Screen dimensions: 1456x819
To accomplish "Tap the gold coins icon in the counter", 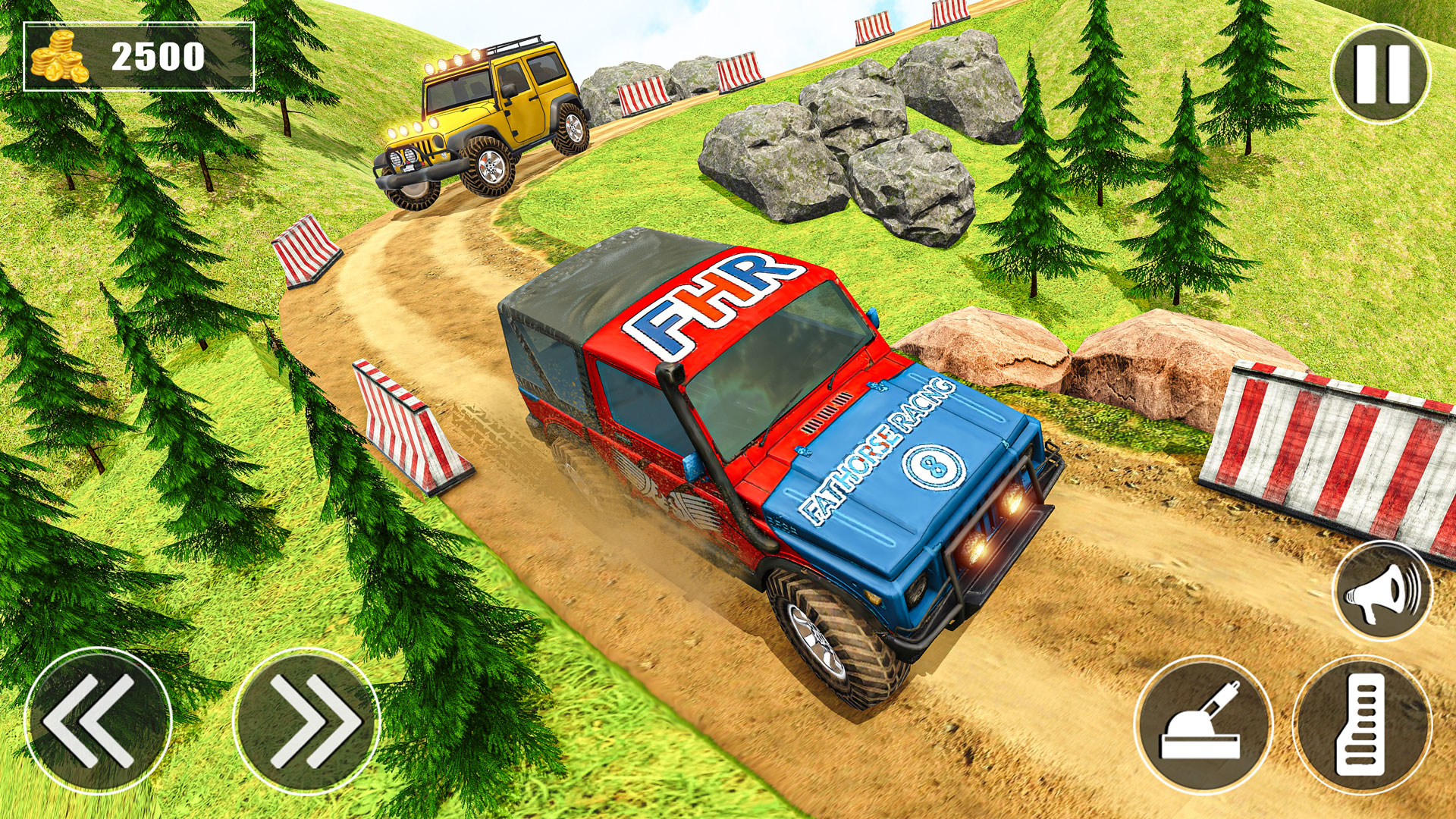I will 61,55.
